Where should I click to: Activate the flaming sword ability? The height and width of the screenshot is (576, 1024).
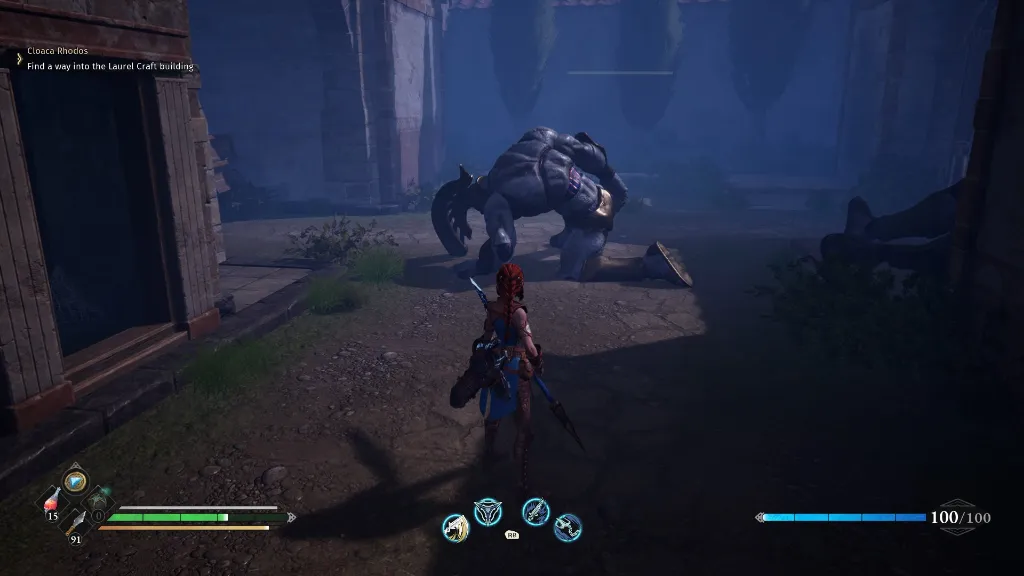pos(536,512)
